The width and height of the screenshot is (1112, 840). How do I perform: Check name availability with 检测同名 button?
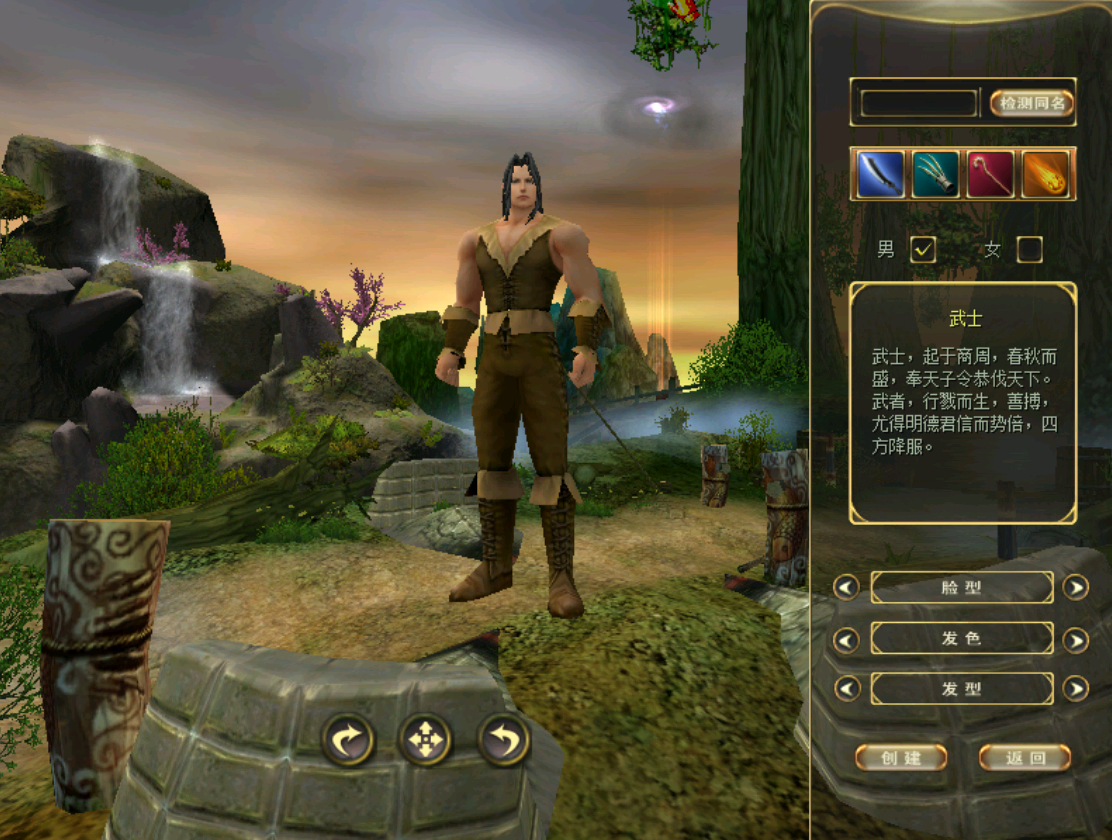coord(1032,102)
